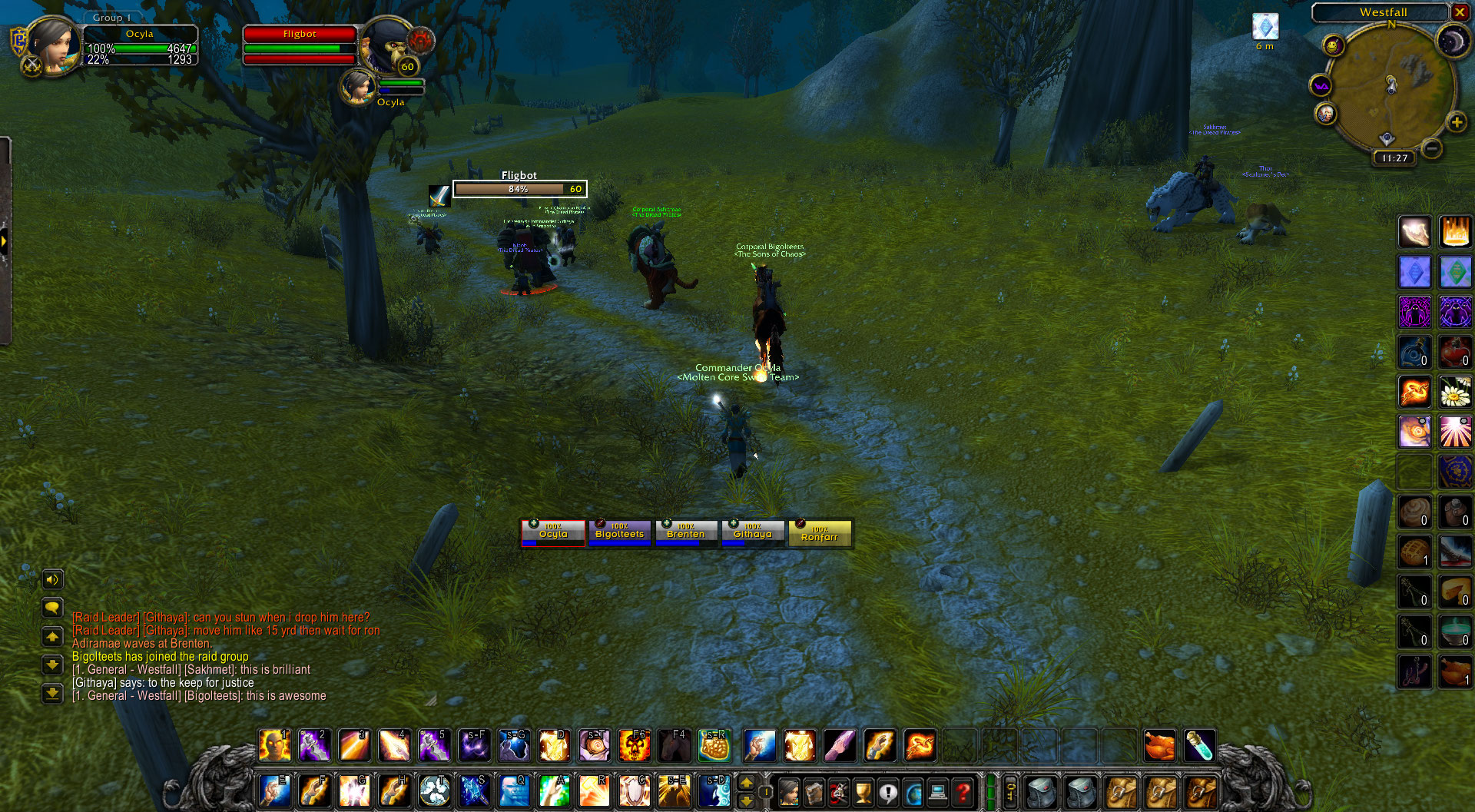The height and width of the screenshot is (812, 1475).
Task: Open the world map globe button
Action: tap(913, 792)
